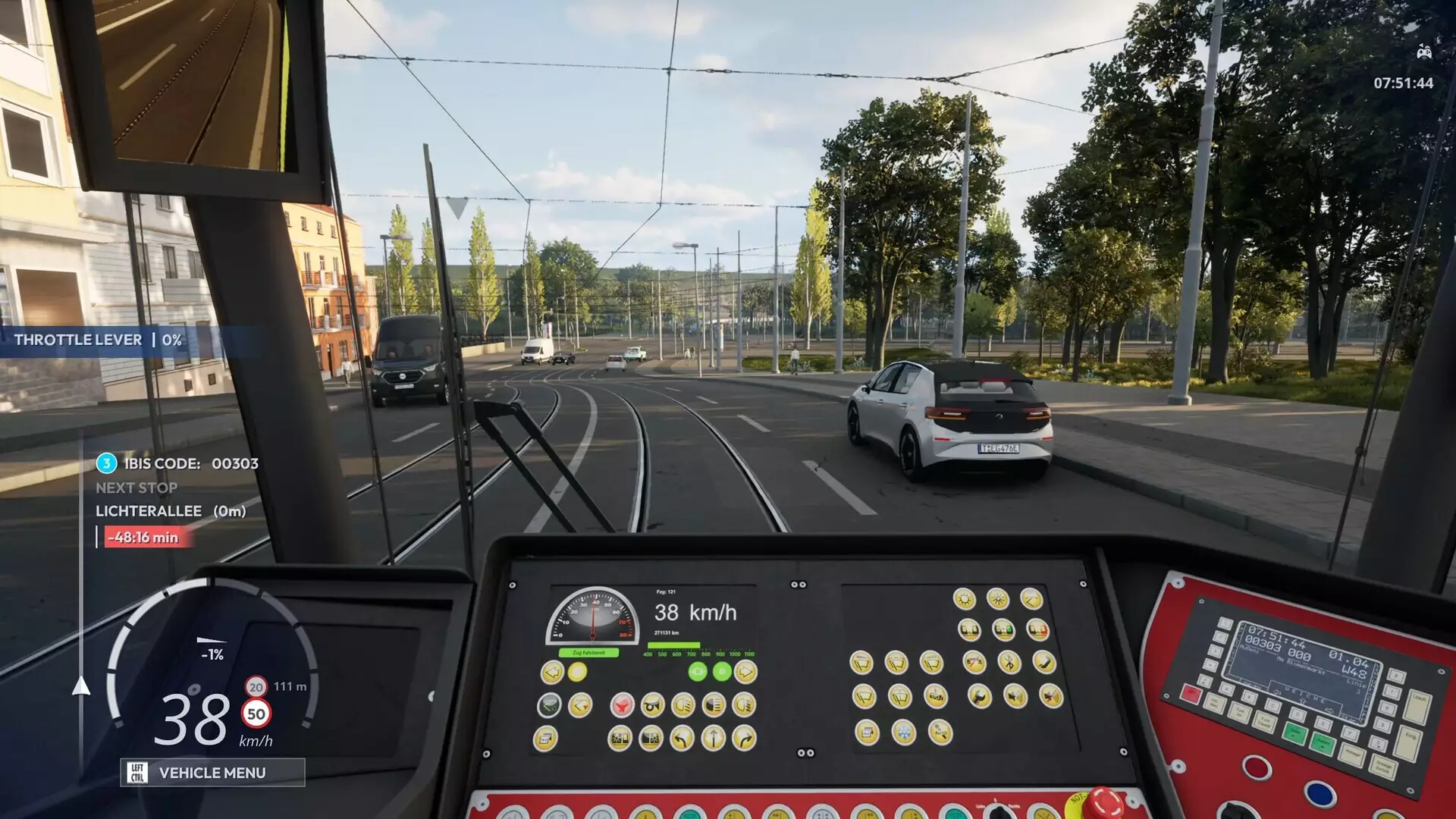Activate the windscreen wiper button
The width and height of the screenshot is (1456, 819).
[862, 662]
